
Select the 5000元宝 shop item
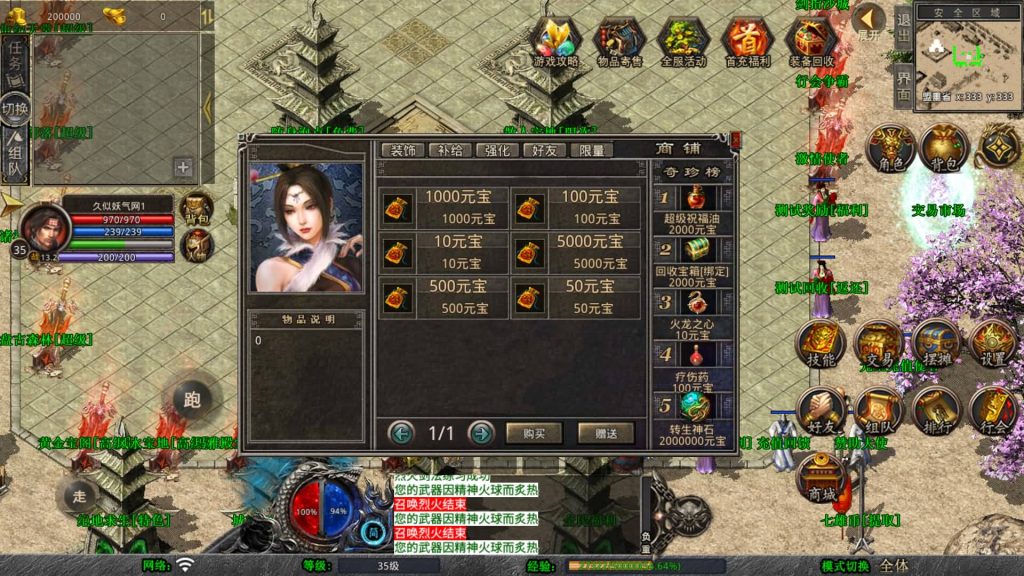click(577, 253)
